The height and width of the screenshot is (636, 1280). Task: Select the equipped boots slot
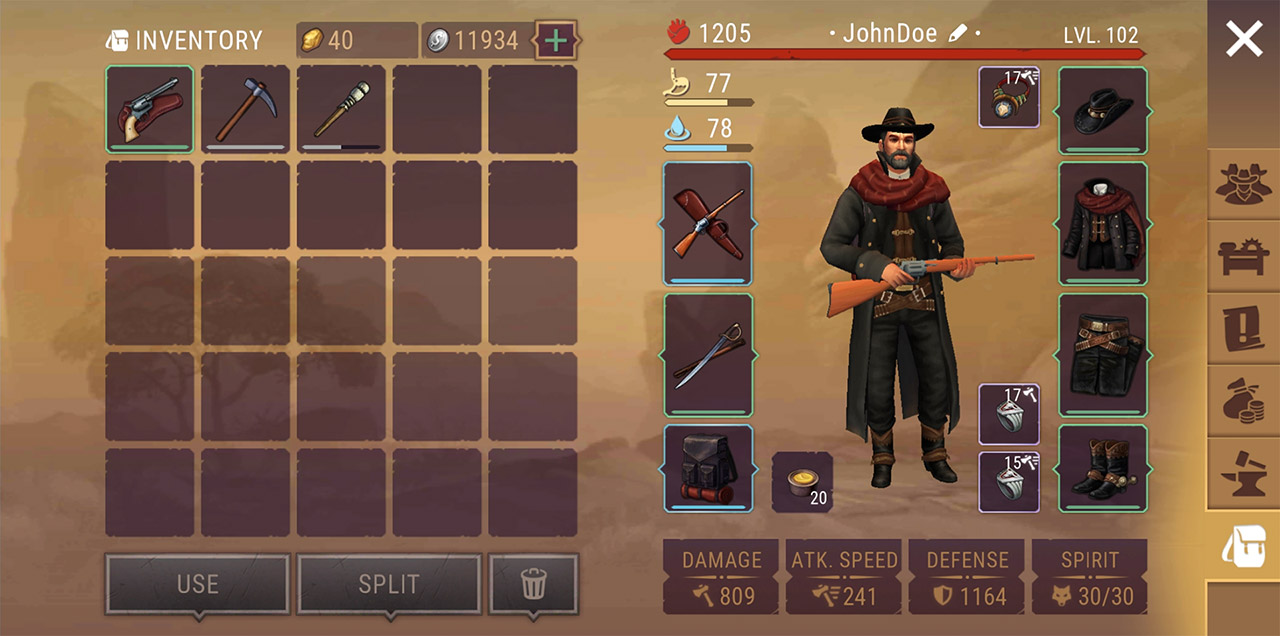(x=1103, y=469)
